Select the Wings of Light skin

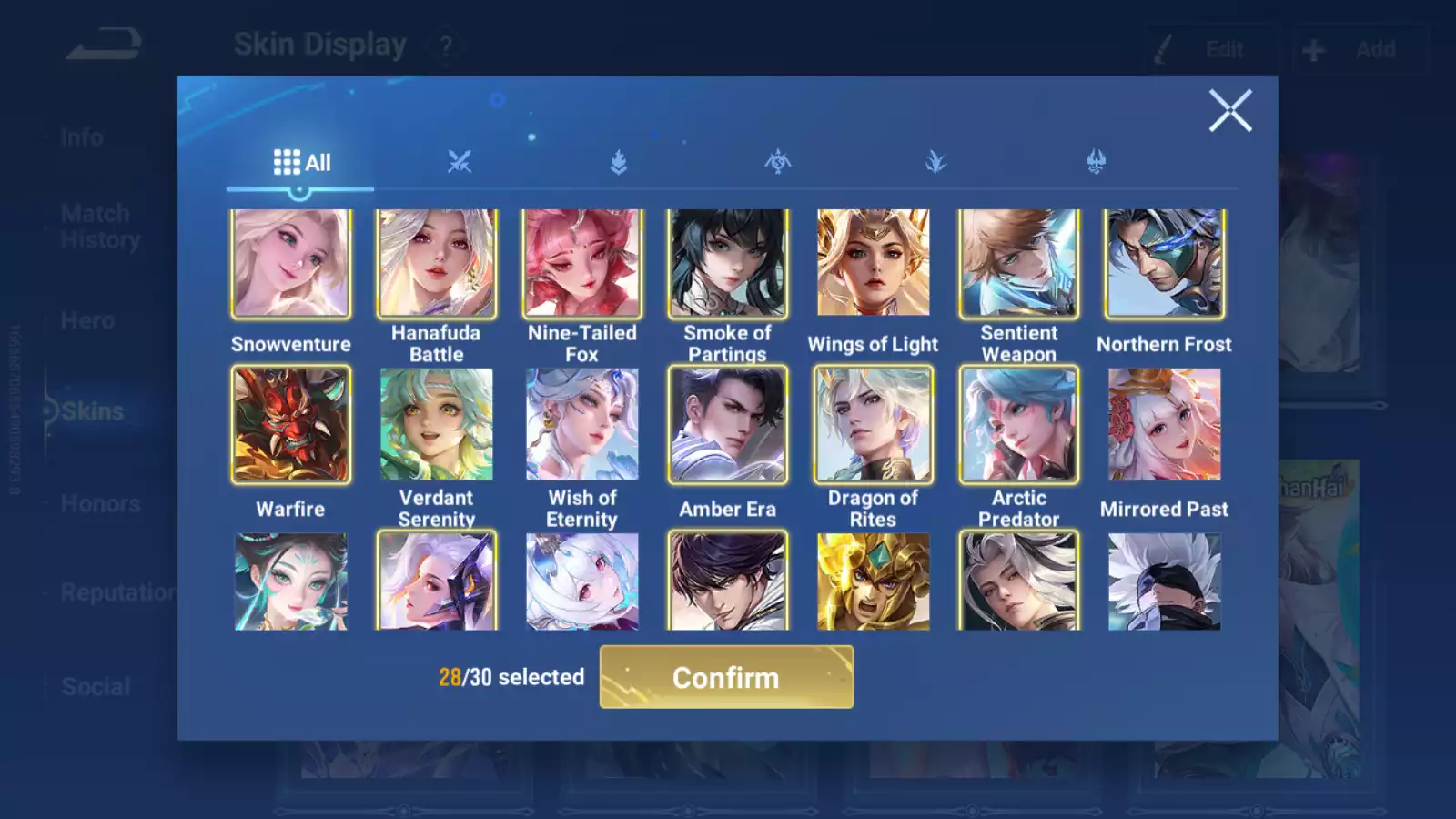(x=874, y=264)
